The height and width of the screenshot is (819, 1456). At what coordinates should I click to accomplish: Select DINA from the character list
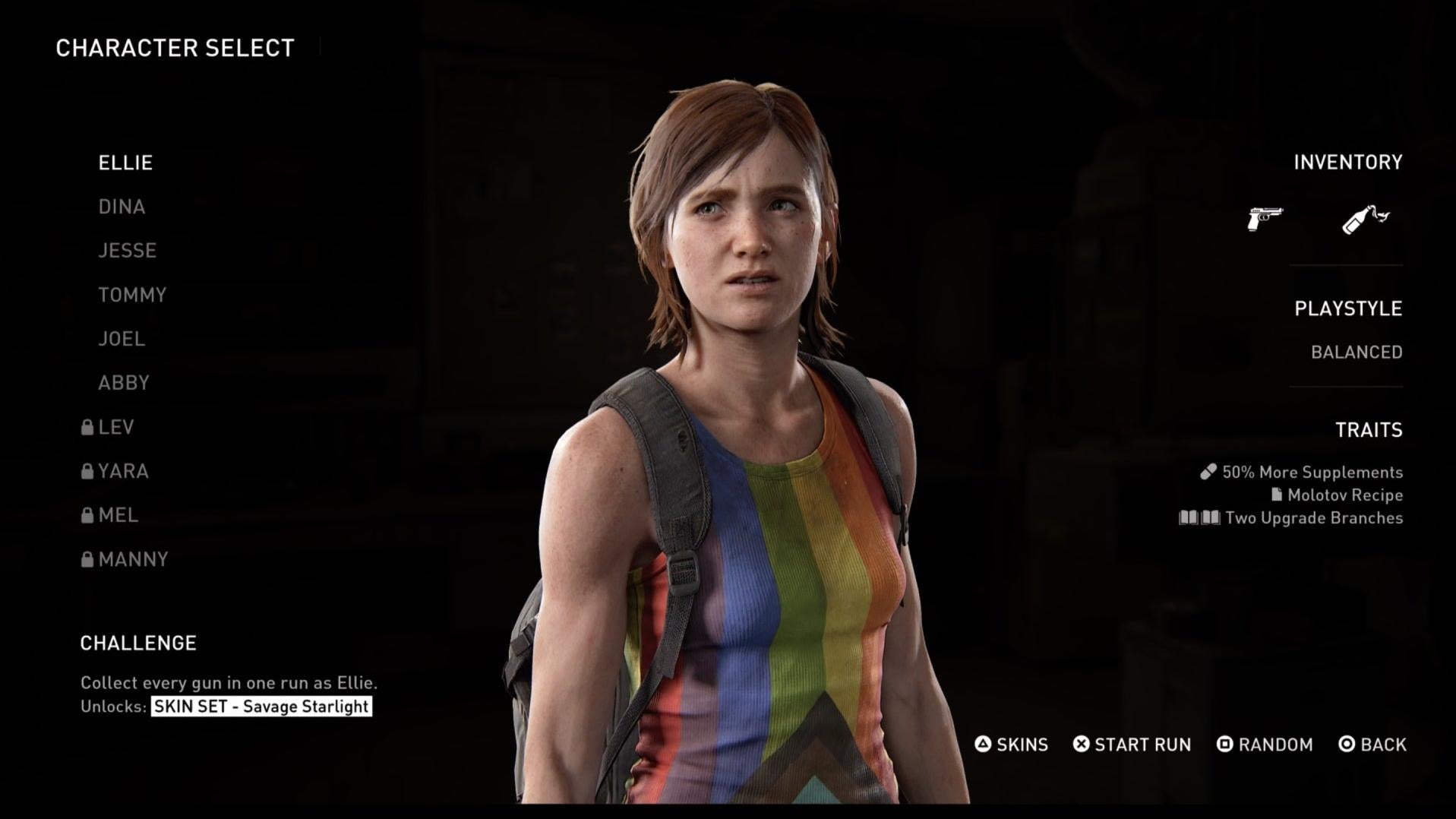(x=122, y=206)
